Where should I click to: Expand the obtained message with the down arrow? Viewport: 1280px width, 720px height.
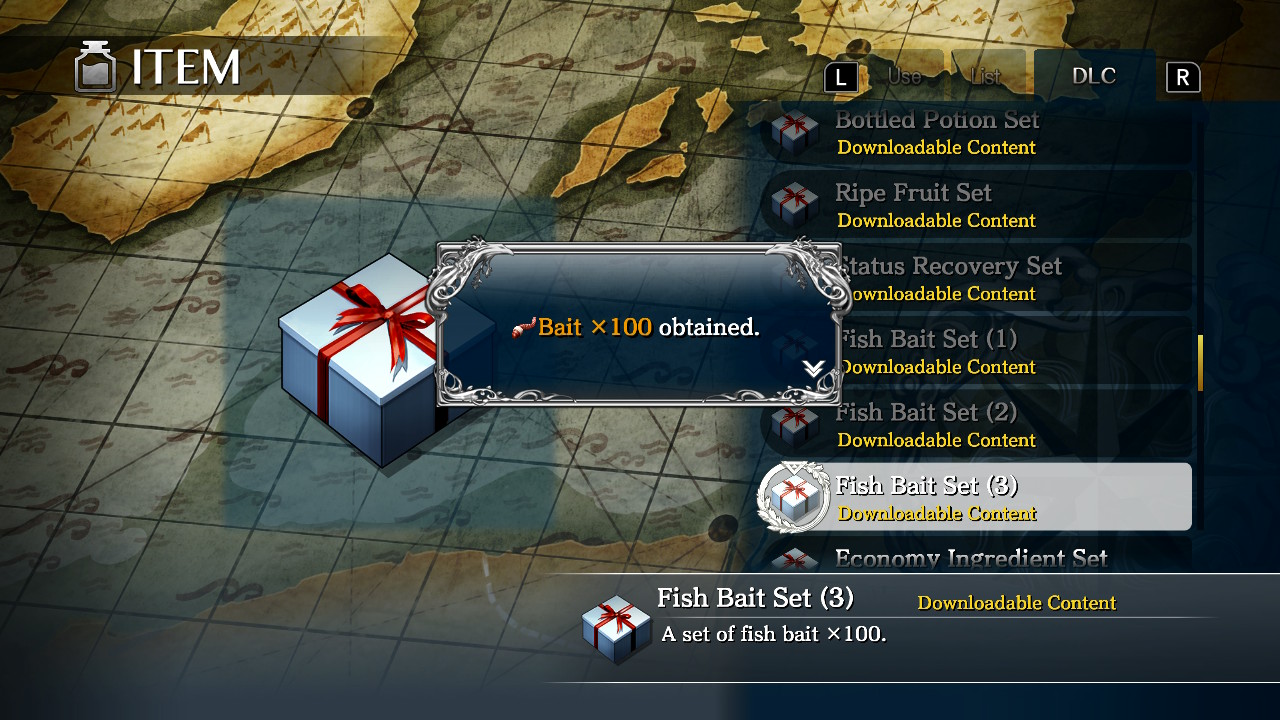click(x=812, y=368)
